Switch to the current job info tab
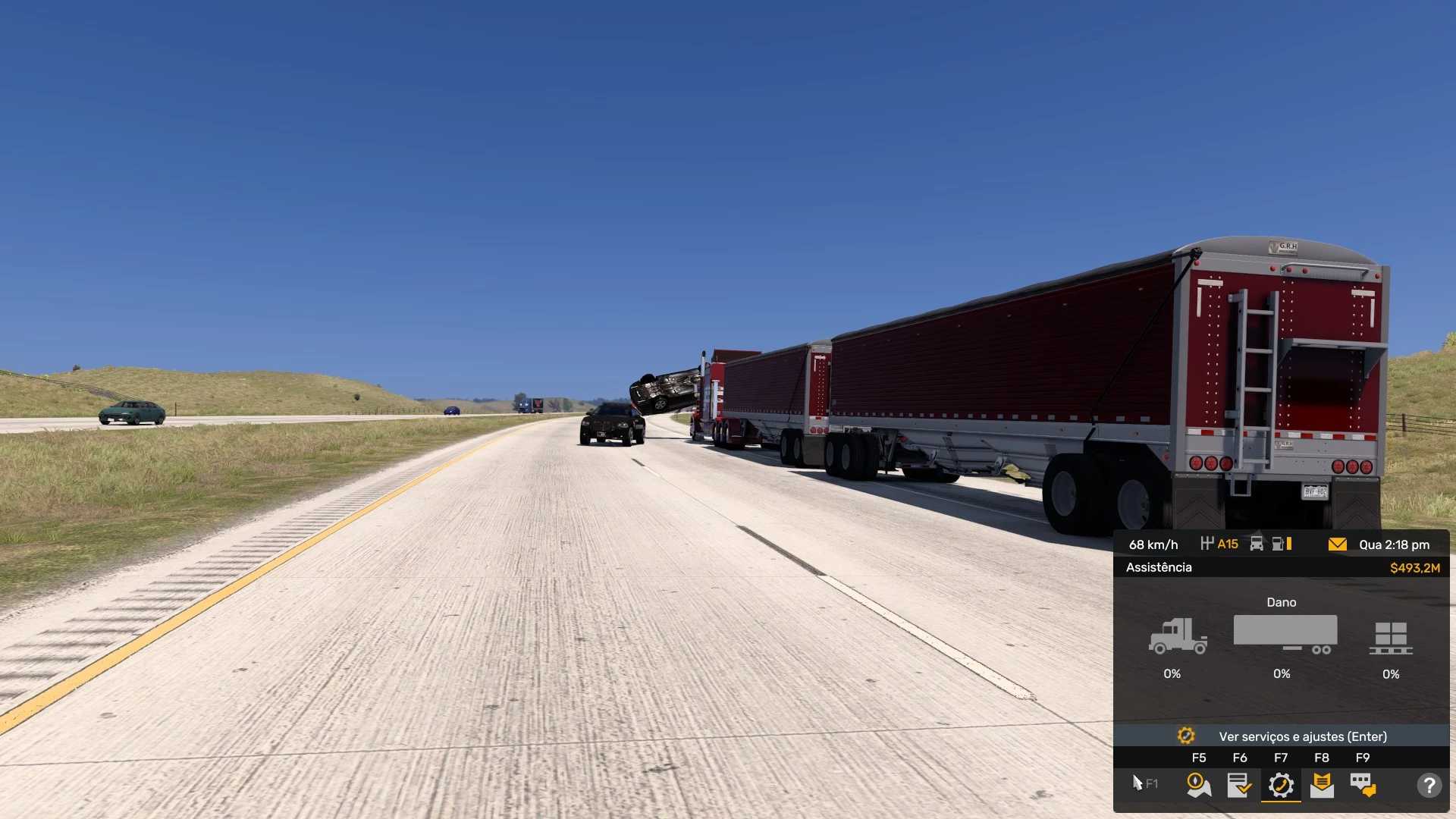The width and height of the screenshot is (1456, 819). coord(1240,785)
